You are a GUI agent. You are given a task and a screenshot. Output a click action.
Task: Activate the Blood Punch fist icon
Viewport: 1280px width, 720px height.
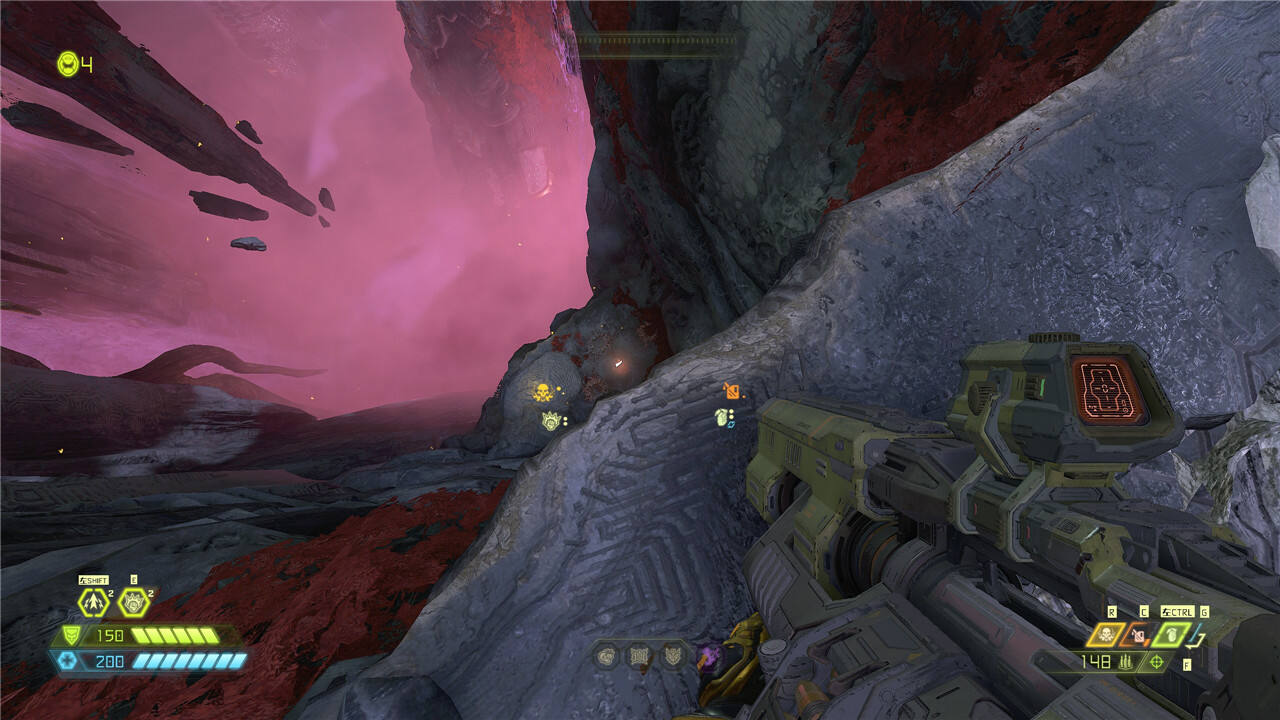pos(133,602)
